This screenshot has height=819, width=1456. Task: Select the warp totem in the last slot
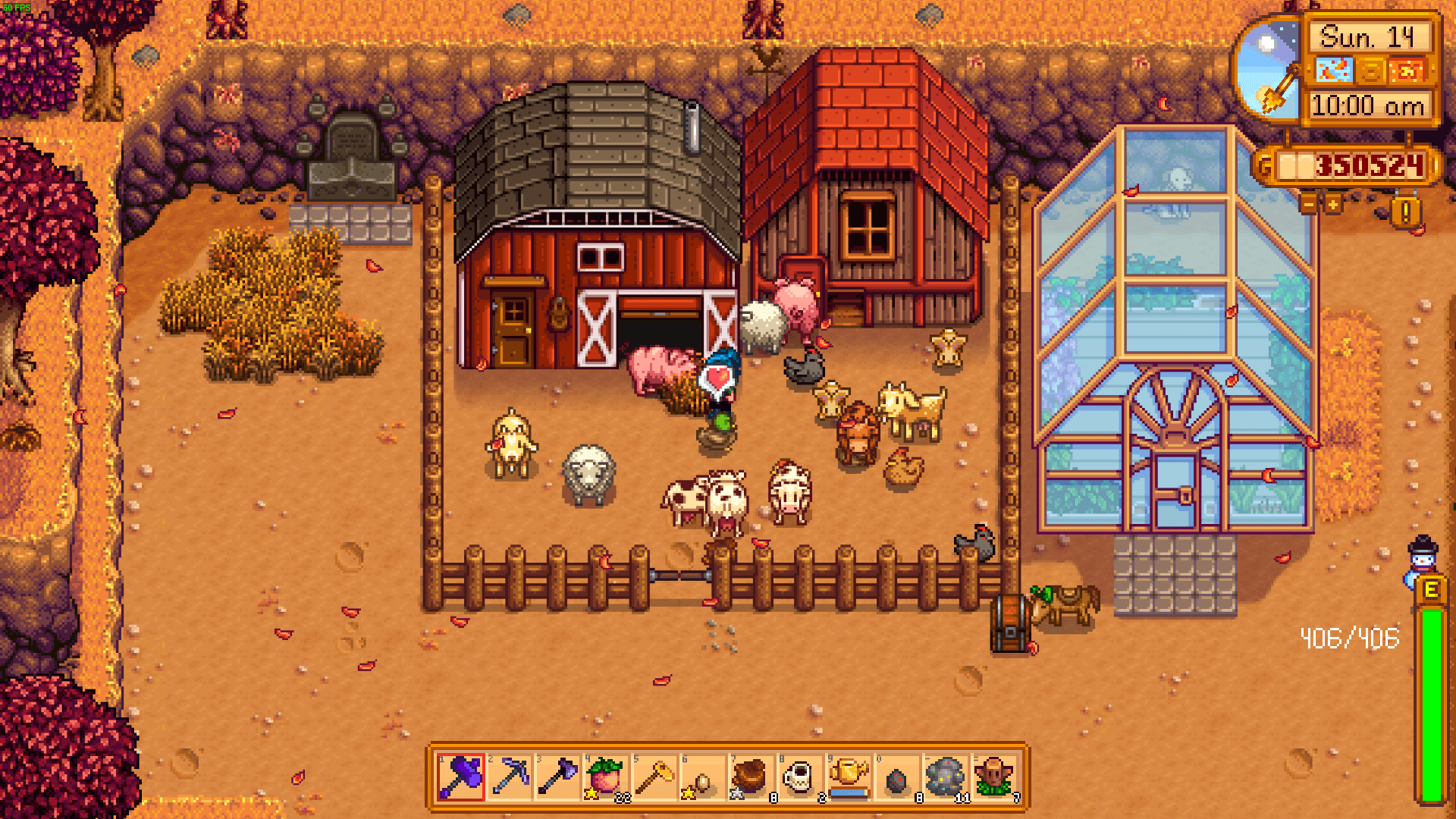pyautogui.click(x=995, y=777)
